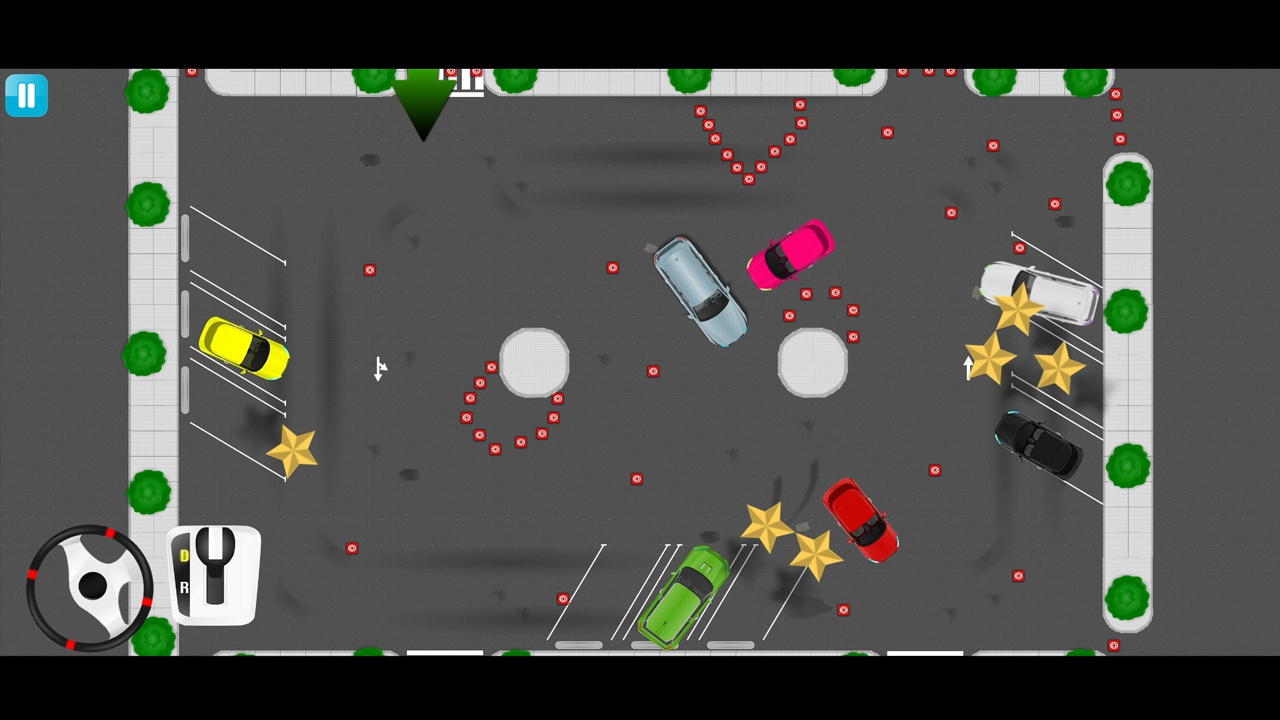Switch the gearbox to R reverse mode
Image resolution: width=1280 pixels, height=720 pixels.
pyautogui.click(x=185, y=588)
